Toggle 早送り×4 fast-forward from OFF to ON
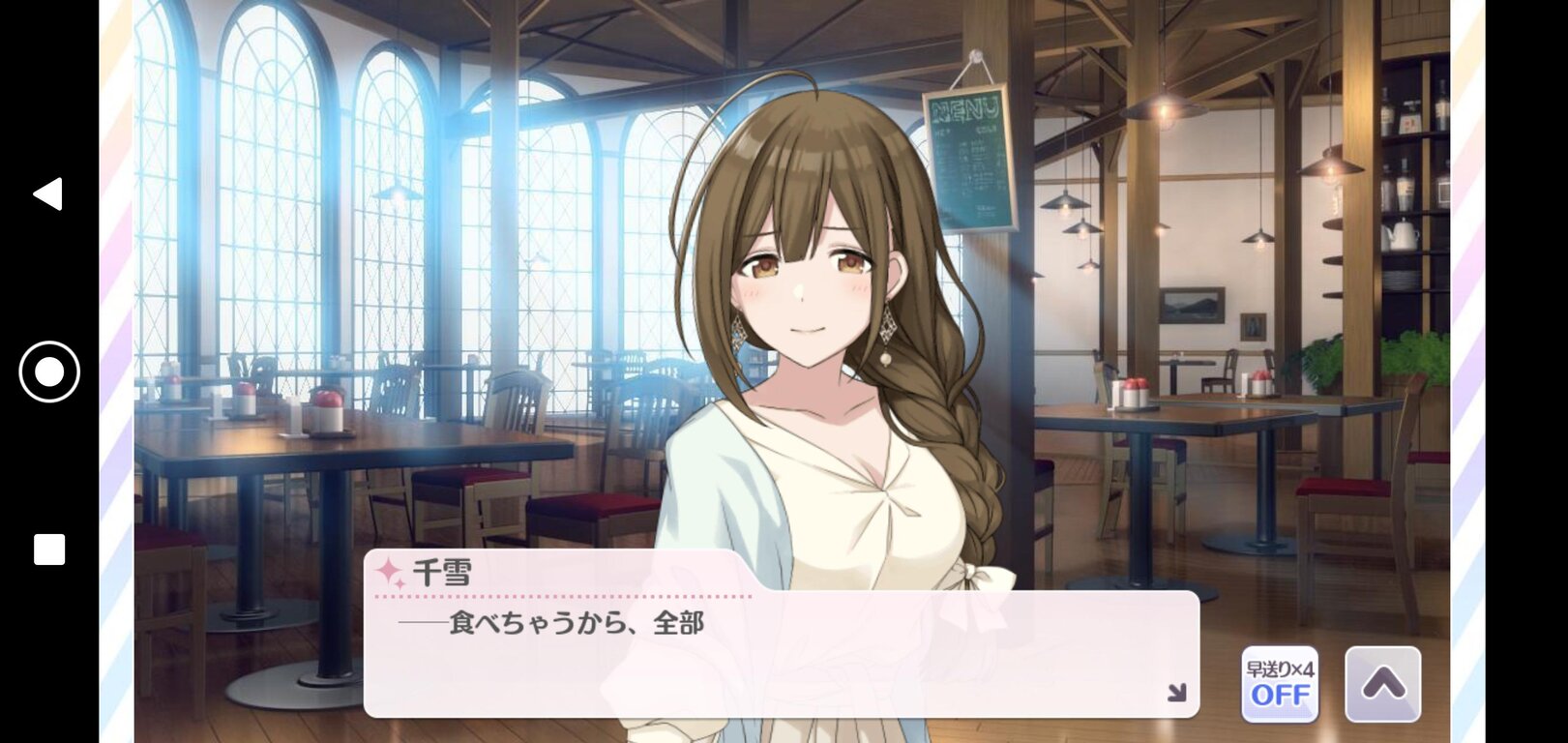The image size is (1568, 743). pos(1278,683)
